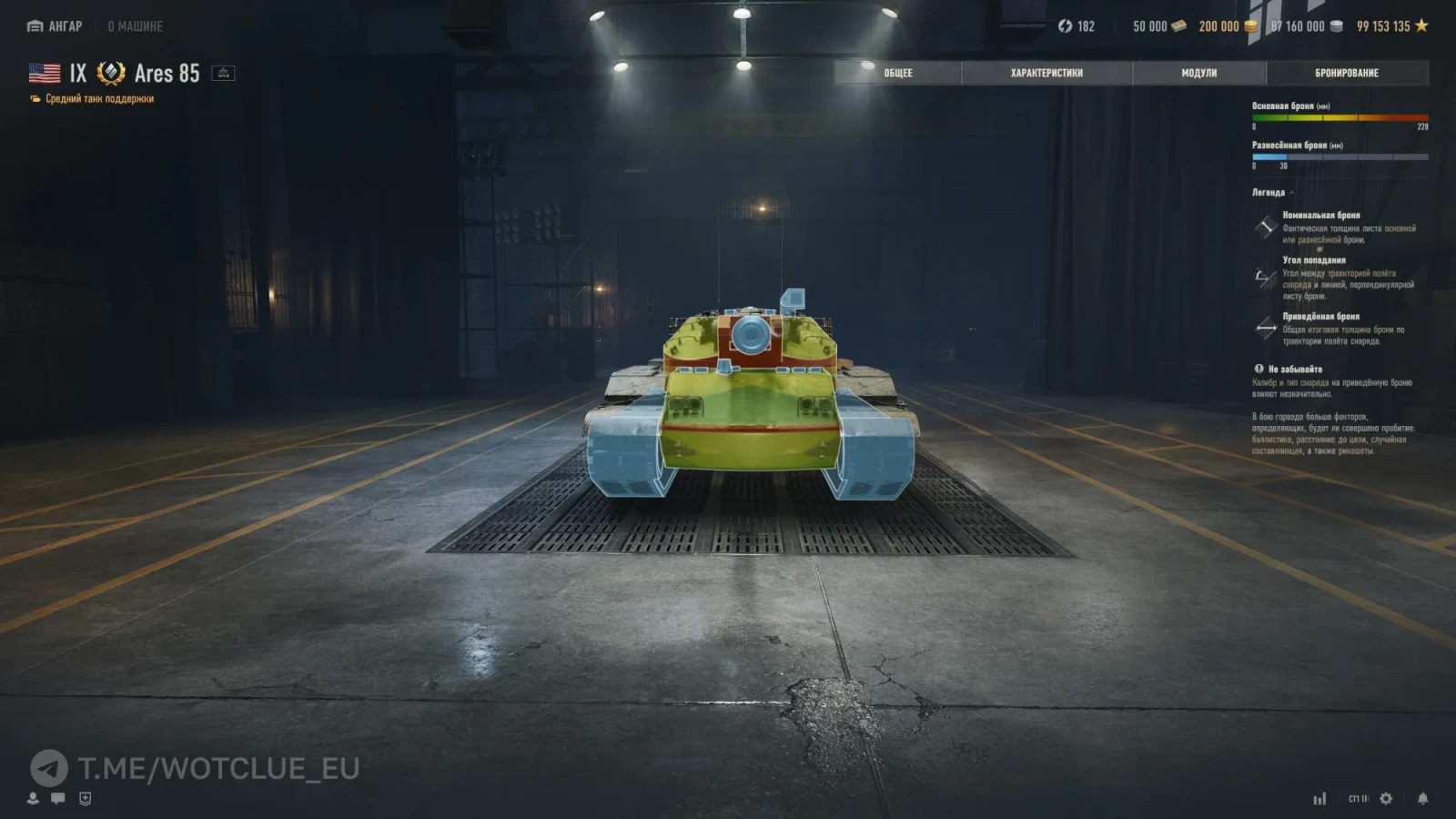
Task: Click the Средний танк поддержки role label
Action: [x=99, y=99]
